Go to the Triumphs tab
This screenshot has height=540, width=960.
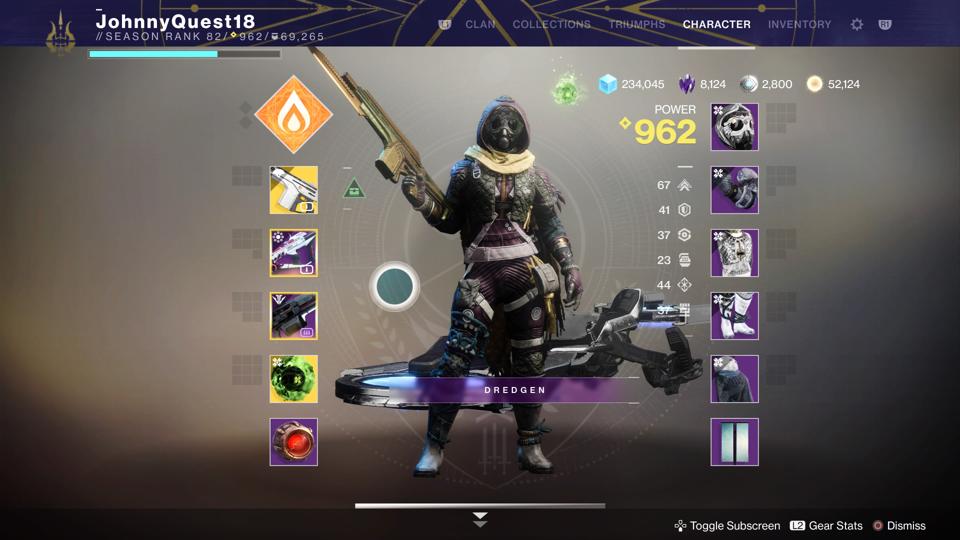tap(637, 24)
